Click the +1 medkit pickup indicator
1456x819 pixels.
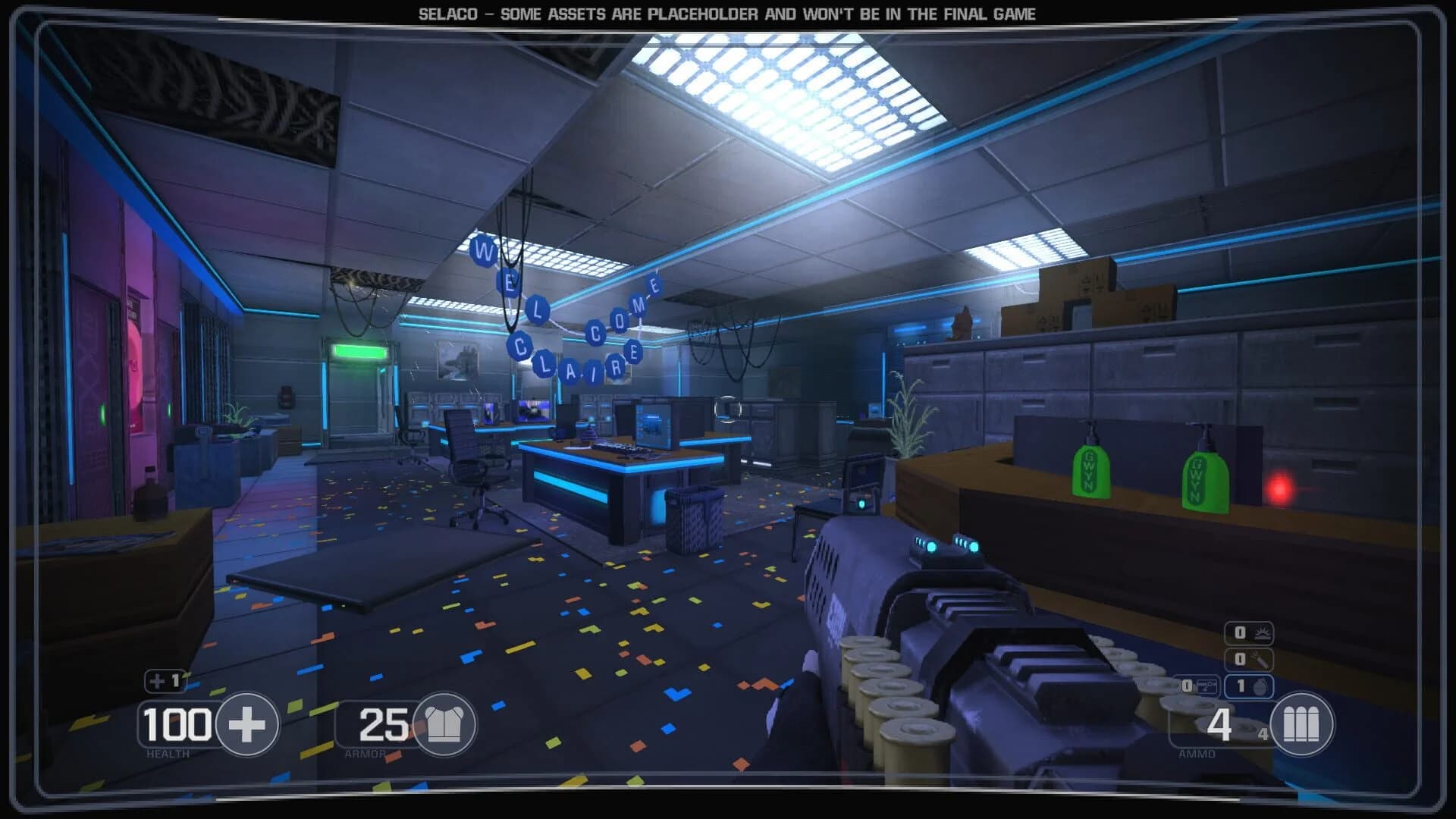pos(165,682)
